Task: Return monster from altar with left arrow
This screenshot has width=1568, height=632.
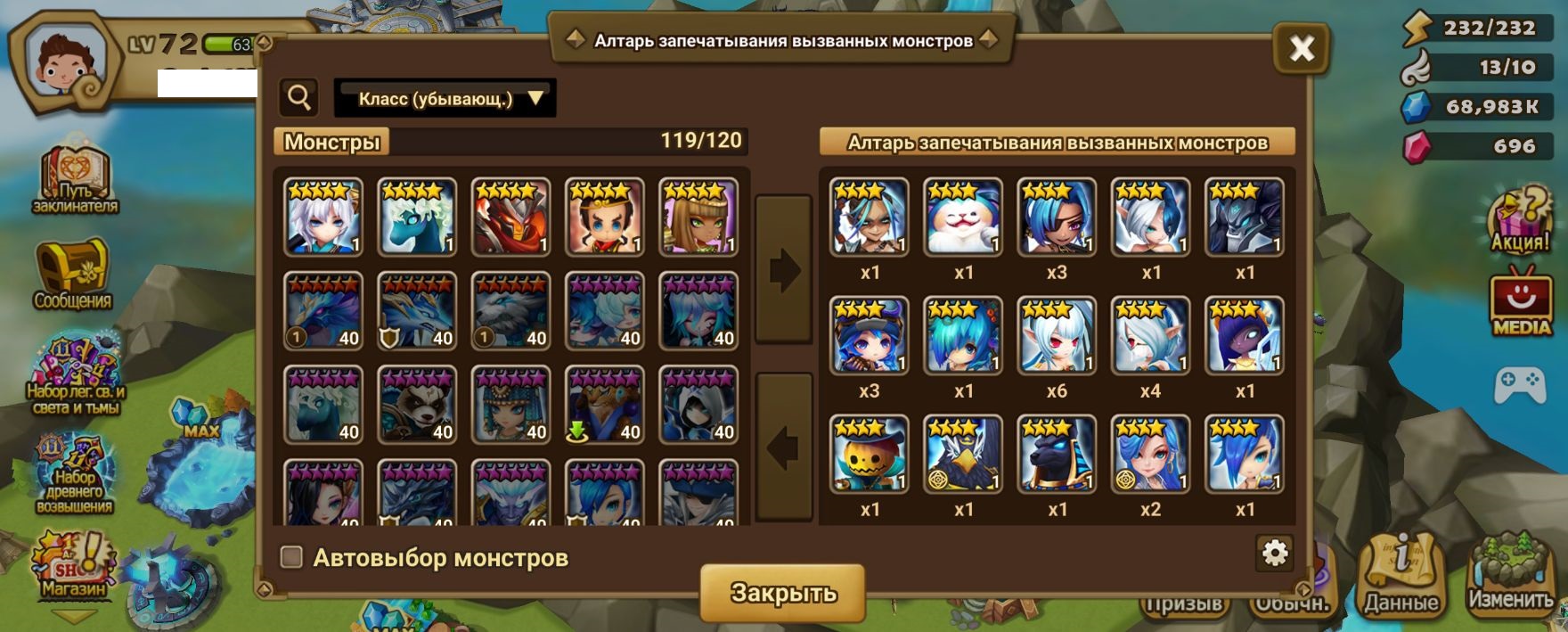Action: [x=784, y=447]
